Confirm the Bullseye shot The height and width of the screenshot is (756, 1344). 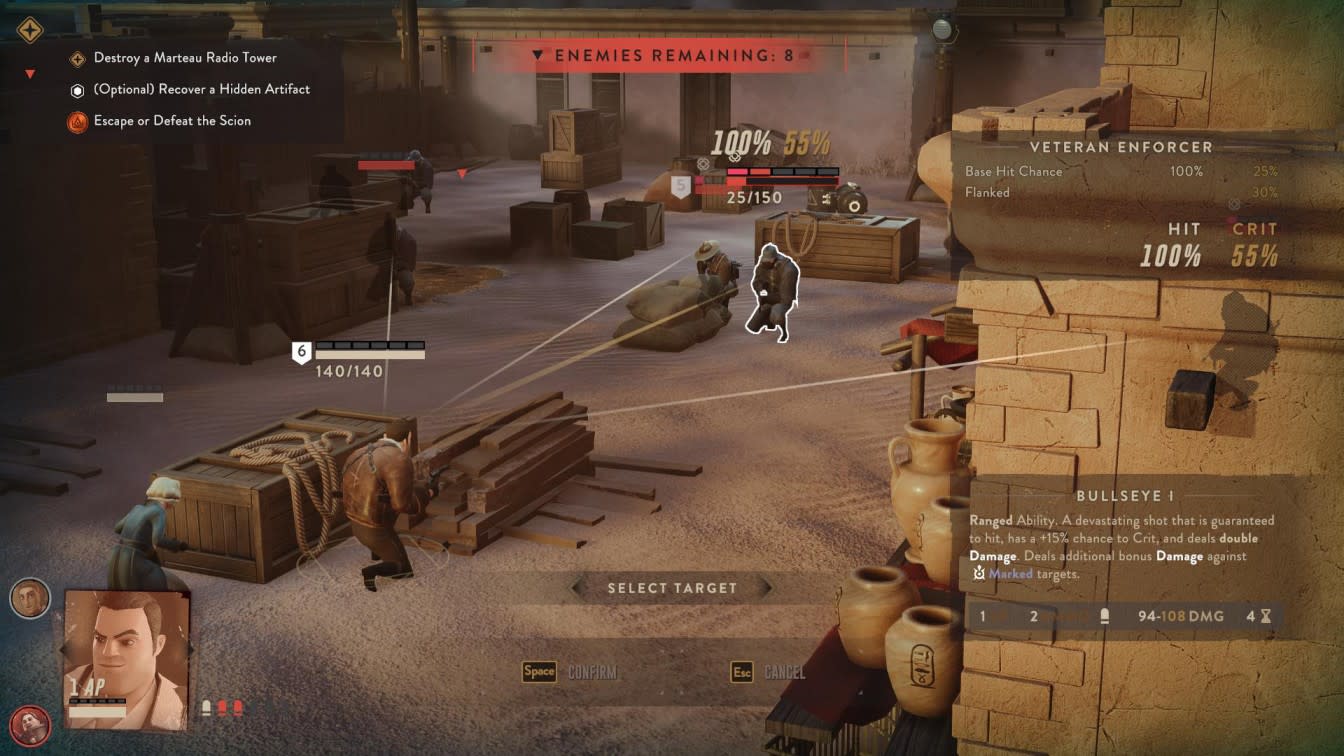tap(570, 672)
